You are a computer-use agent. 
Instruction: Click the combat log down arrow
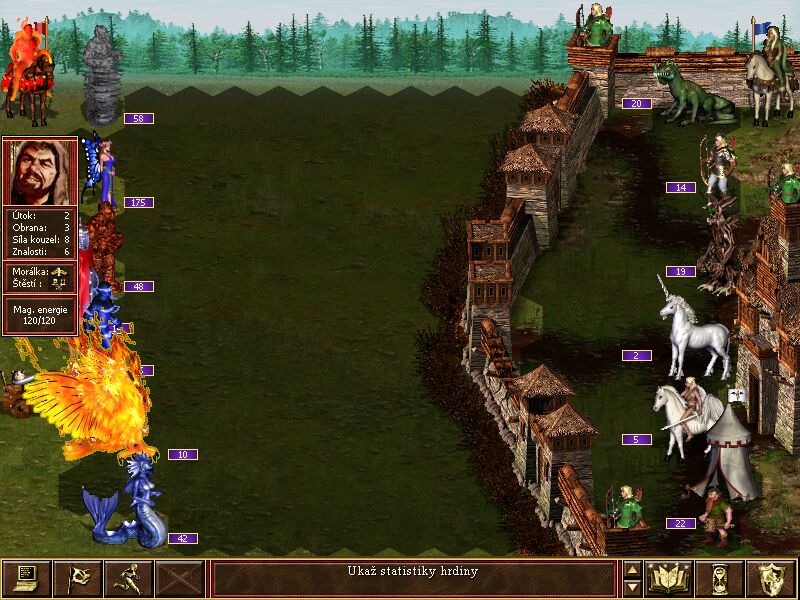[x=632, y=588]
